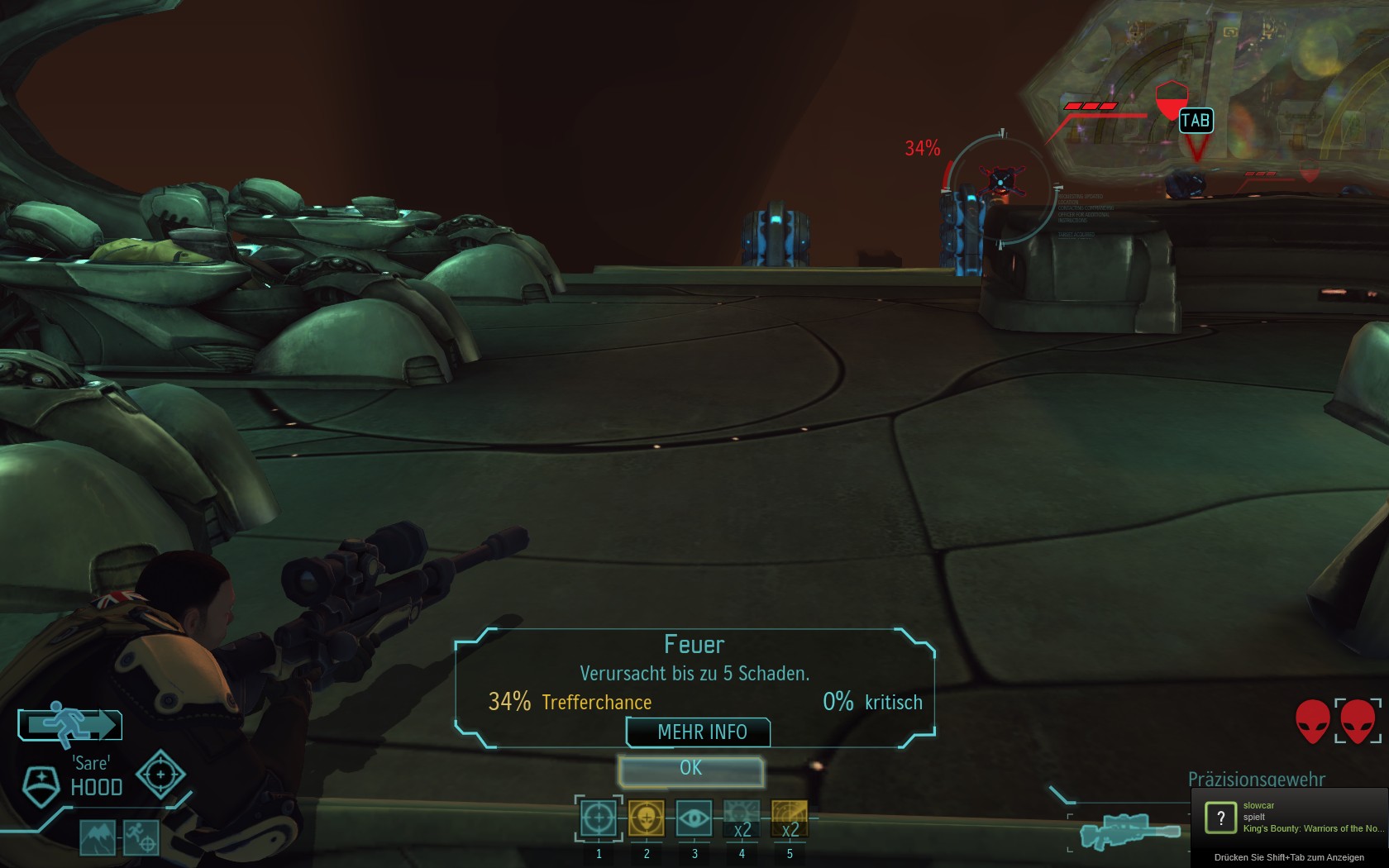1389x868 pixels.
Task: Inspect the running-man-with-crosshair perk icon
Action: 141,838
